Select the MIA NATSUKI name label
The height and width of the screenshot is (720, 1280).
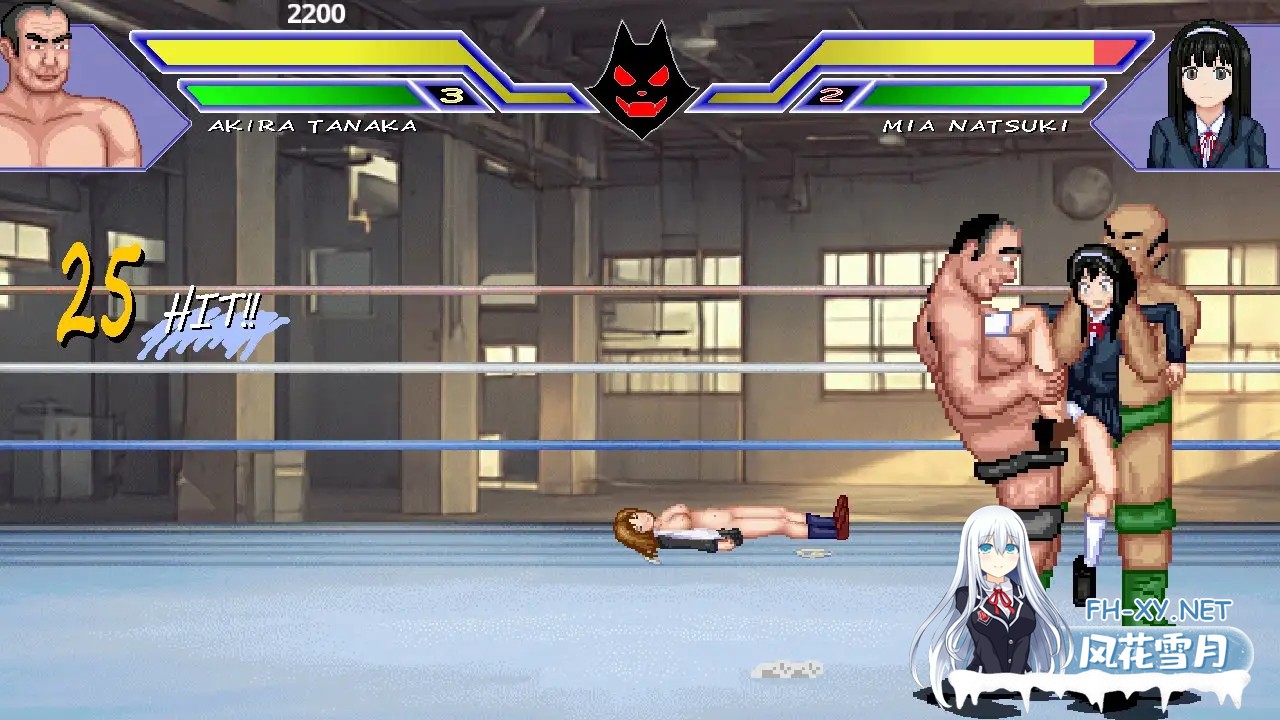(975, 127)
